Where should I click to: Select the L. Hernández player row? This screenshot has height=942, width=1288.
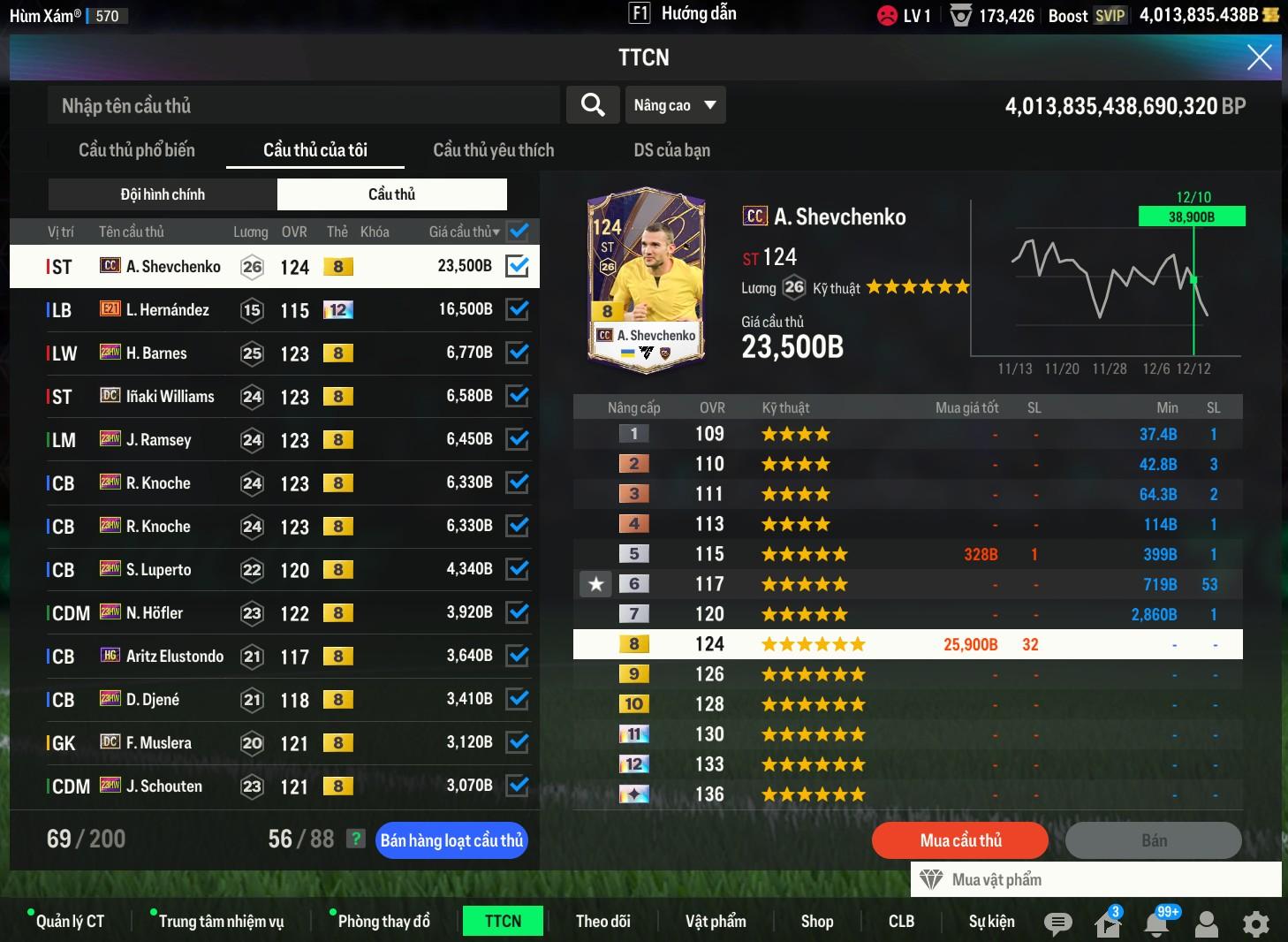point(265,310)
